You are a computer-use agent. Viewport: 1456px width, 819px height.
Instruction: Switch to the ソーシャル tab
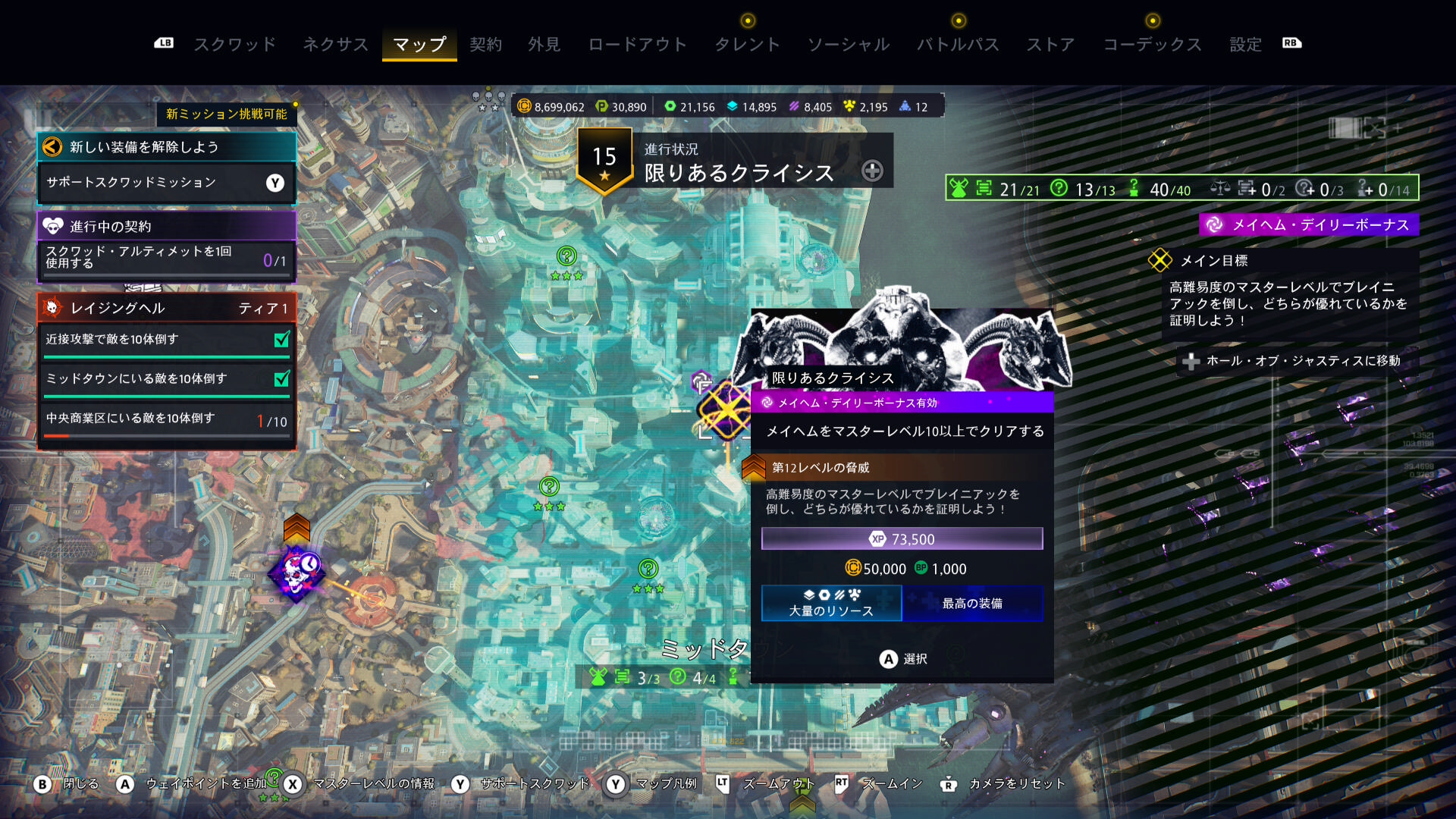(x=848, y=45)
